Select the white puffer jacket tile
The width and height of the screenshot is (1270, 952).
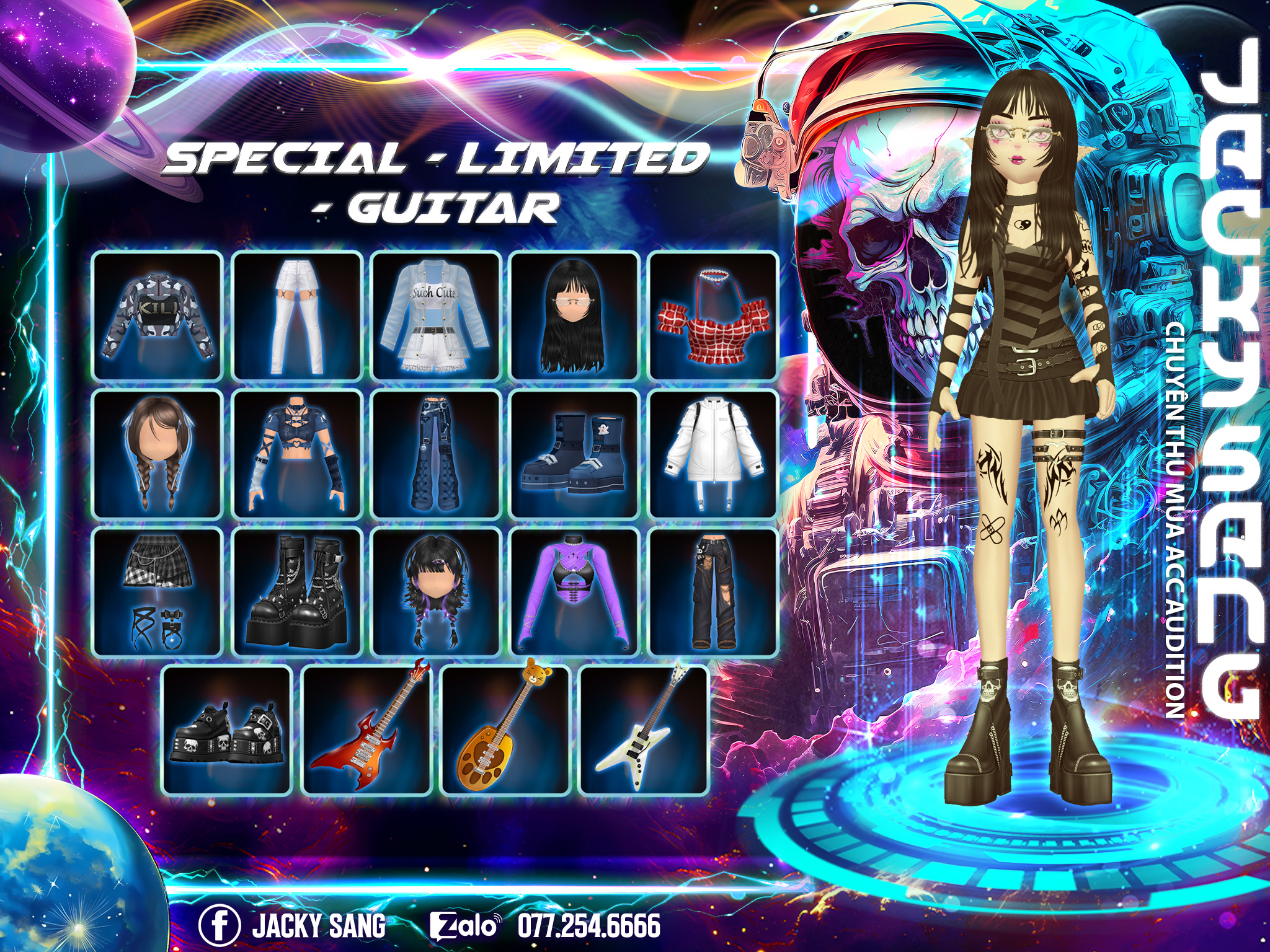point(714,454)
